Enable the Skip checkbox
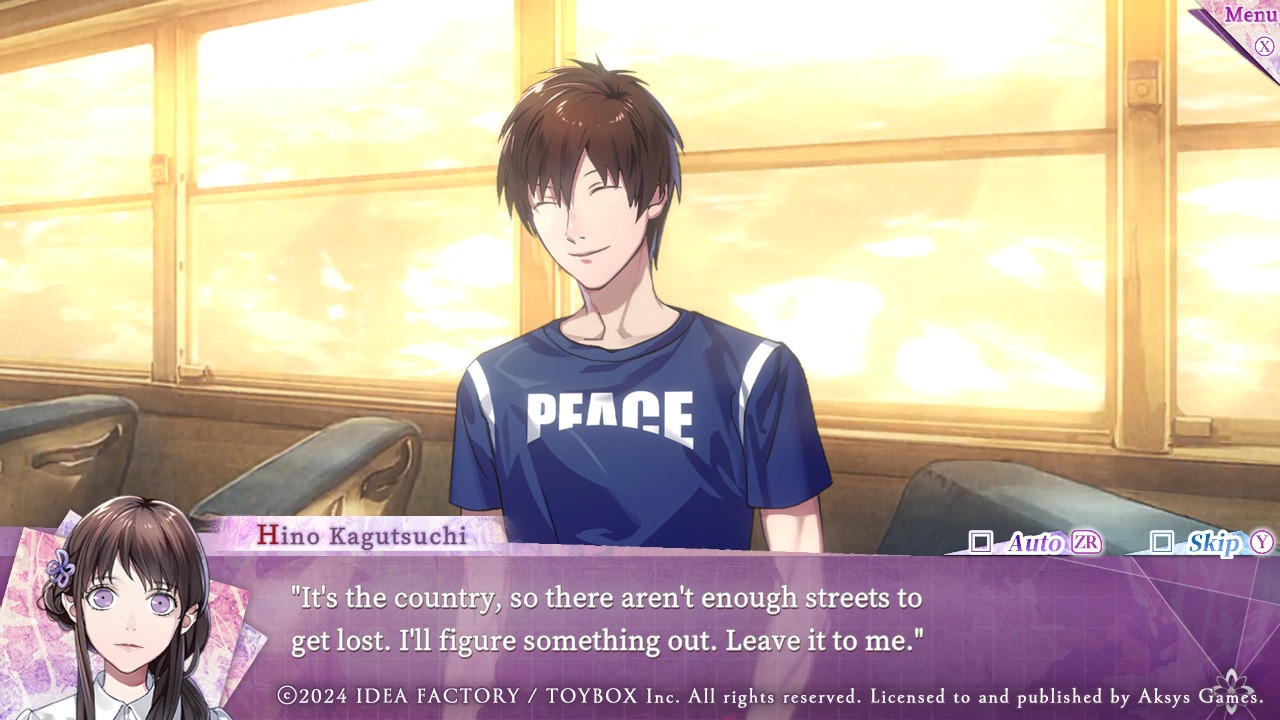The width and height of the screenshot is (1280, 720). point(1161,542)
